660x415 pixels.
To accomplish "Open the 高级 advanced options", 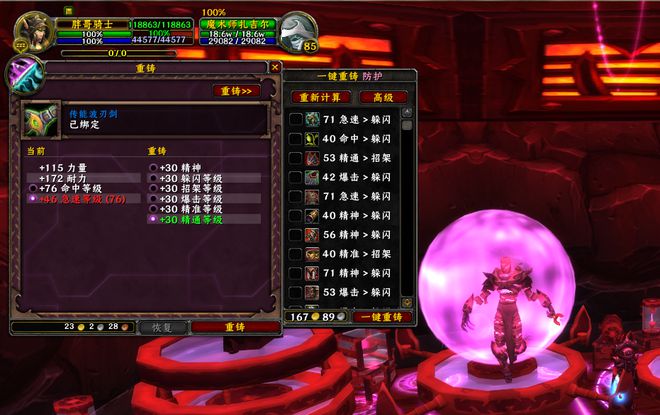I will [378, 97].
